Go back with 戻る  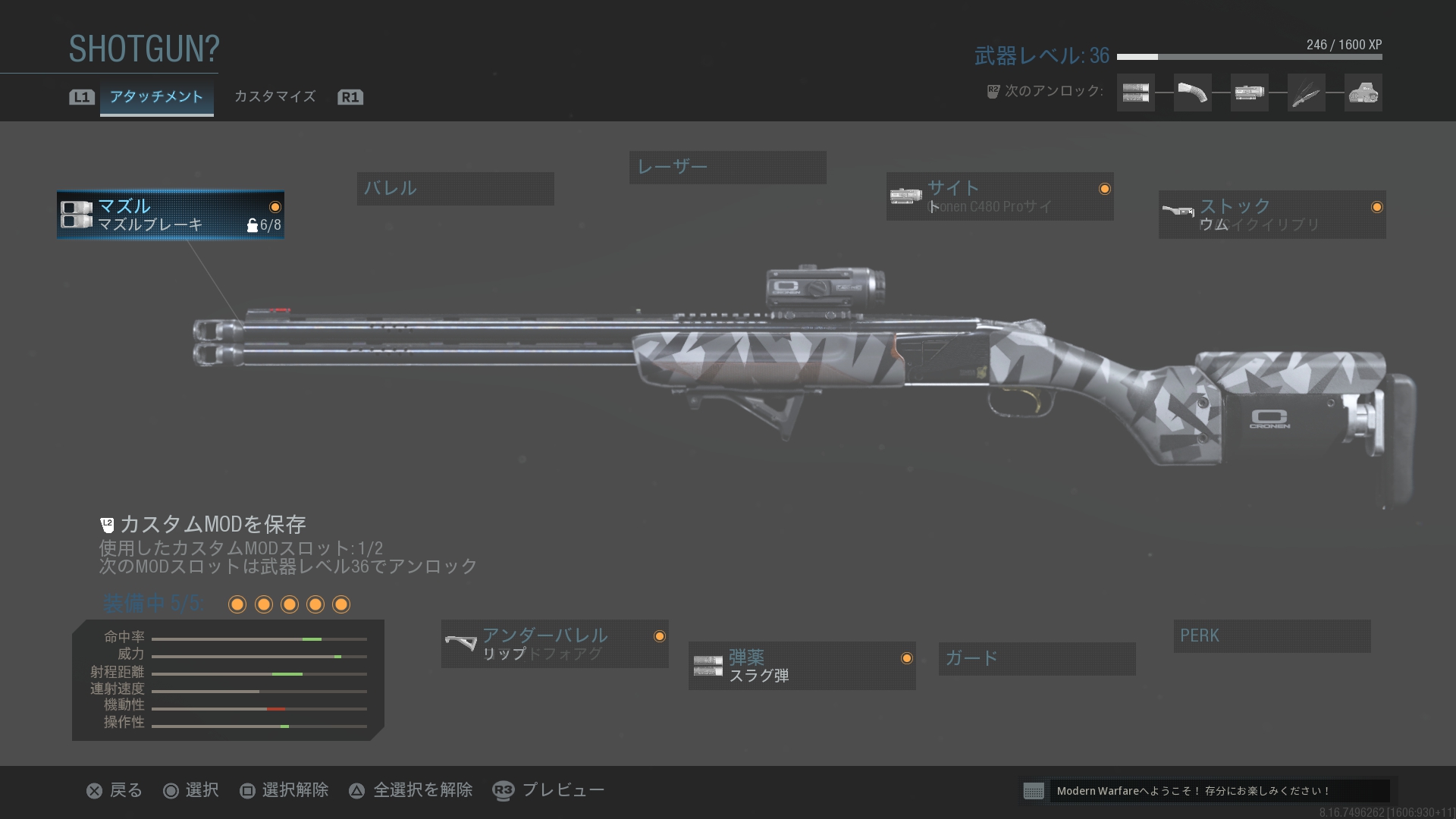(x=115, y=790)
